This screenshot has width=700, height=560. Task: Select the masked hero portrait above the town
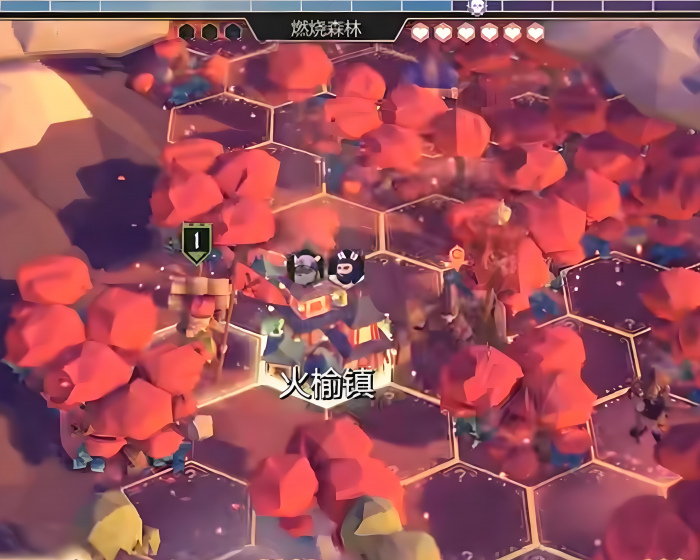(x=345, y=267)
